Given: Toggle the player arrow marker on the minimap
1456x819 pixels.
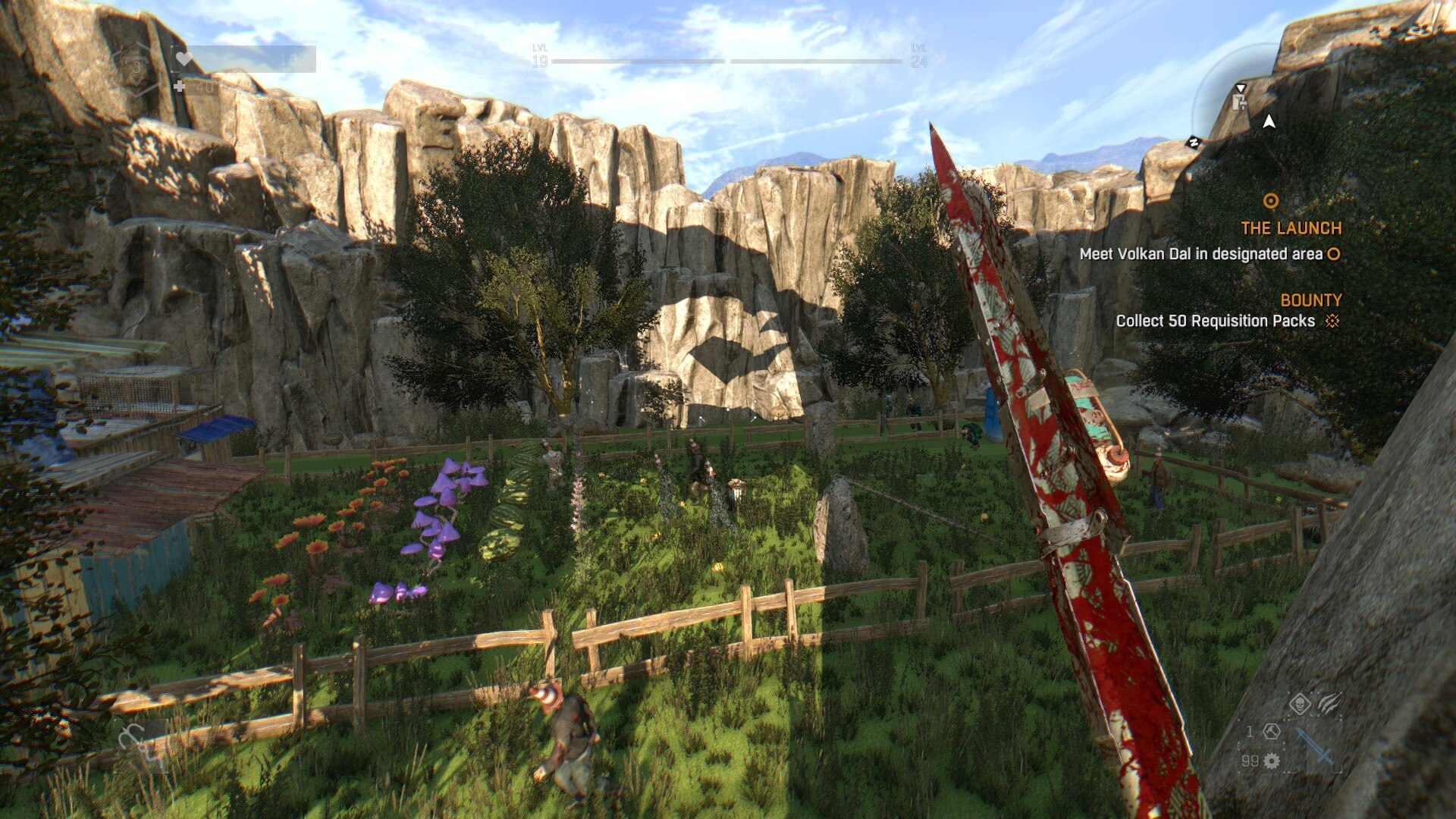Looking at the screenshot, I should point(1269,123).
